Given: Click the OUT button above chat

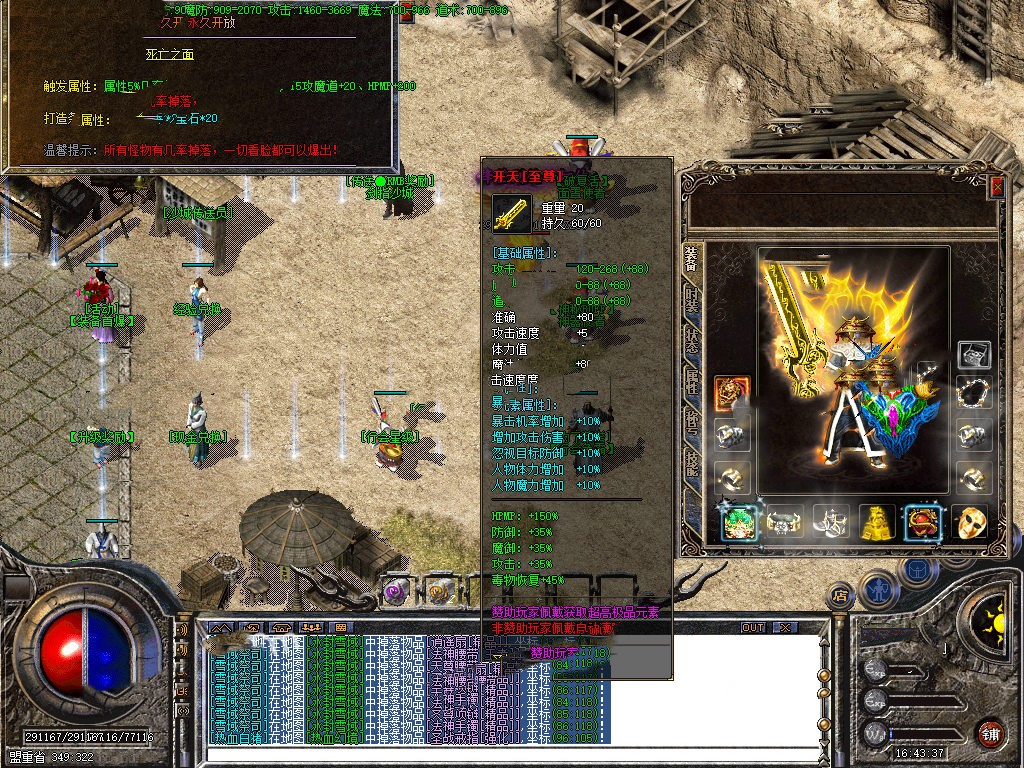Looking at the screenshot, I should pos(753,627).
